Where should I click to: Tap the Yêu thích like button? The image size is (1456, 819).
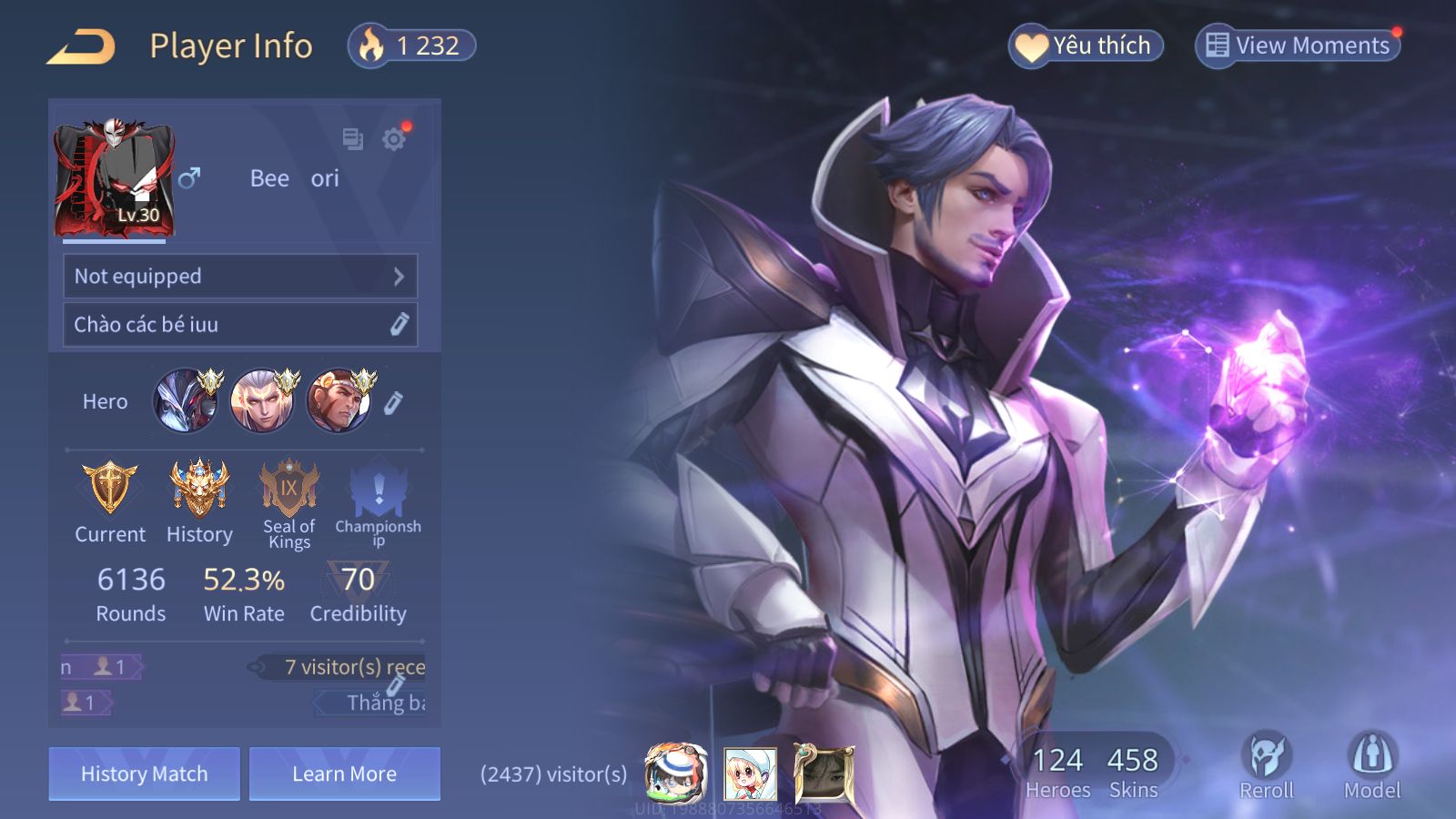tap(1086, 45)
